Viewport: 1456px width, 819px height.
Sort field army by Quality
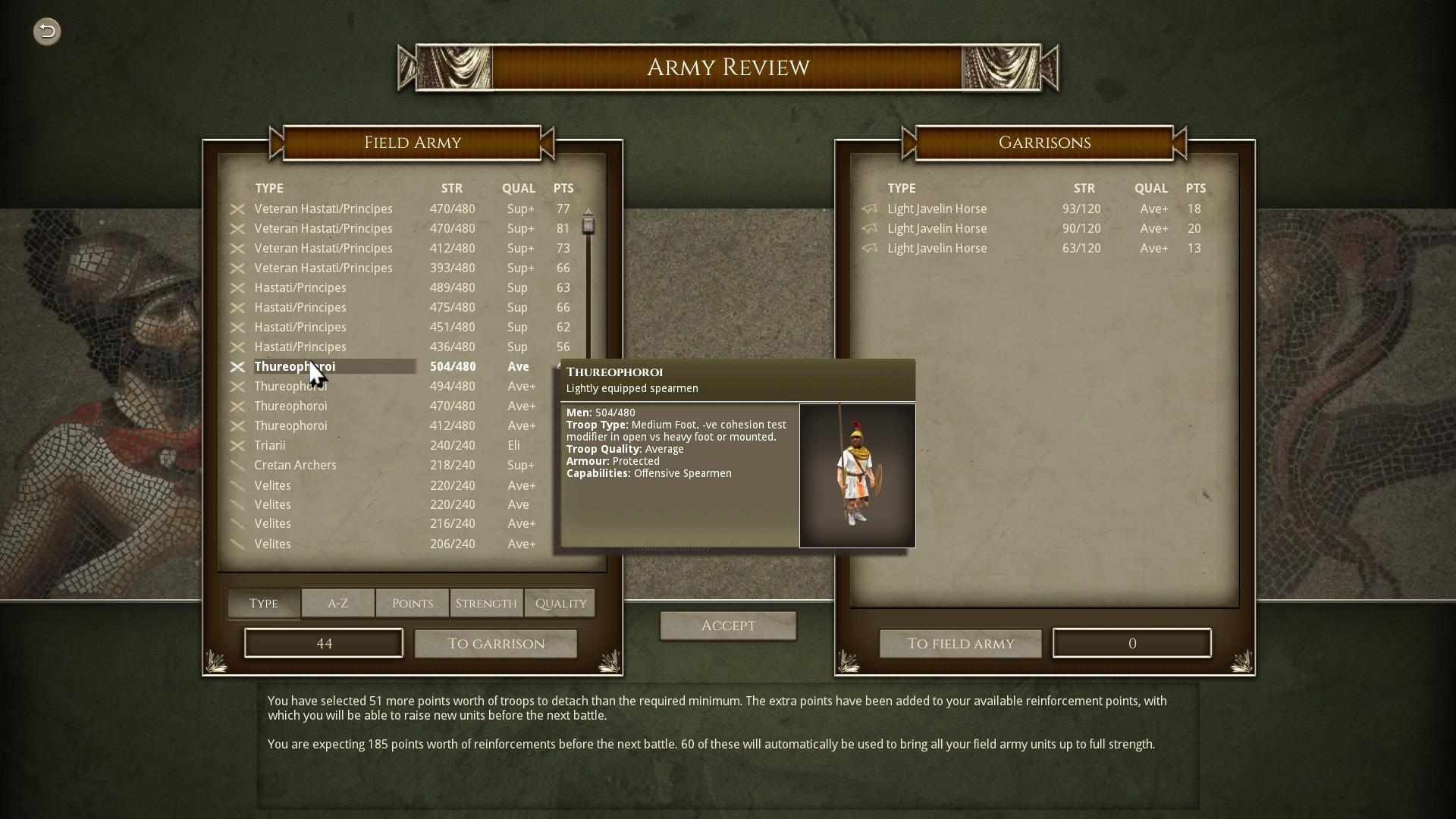click(560, 604)
